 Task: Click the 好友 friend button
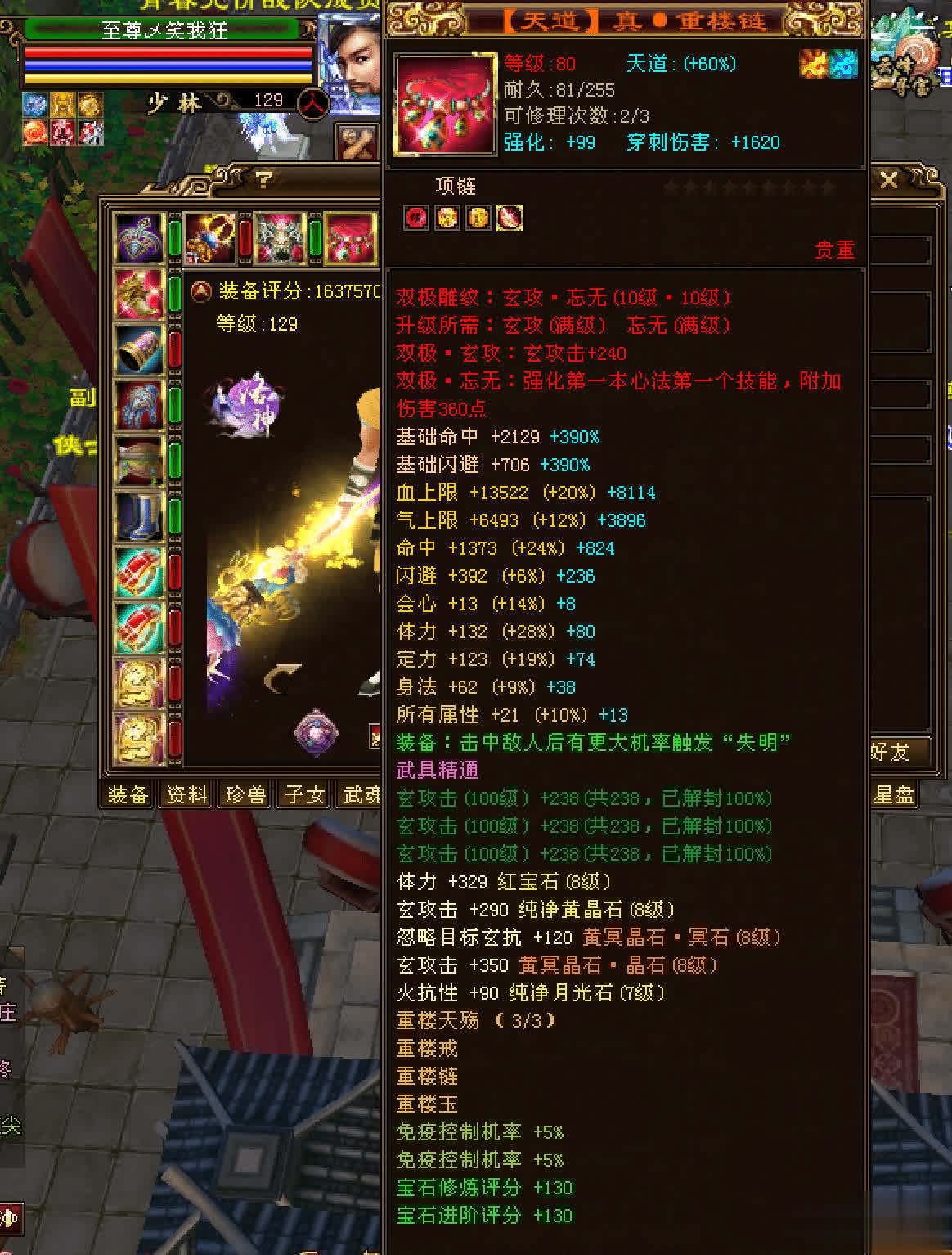click(x=891, y=752)
